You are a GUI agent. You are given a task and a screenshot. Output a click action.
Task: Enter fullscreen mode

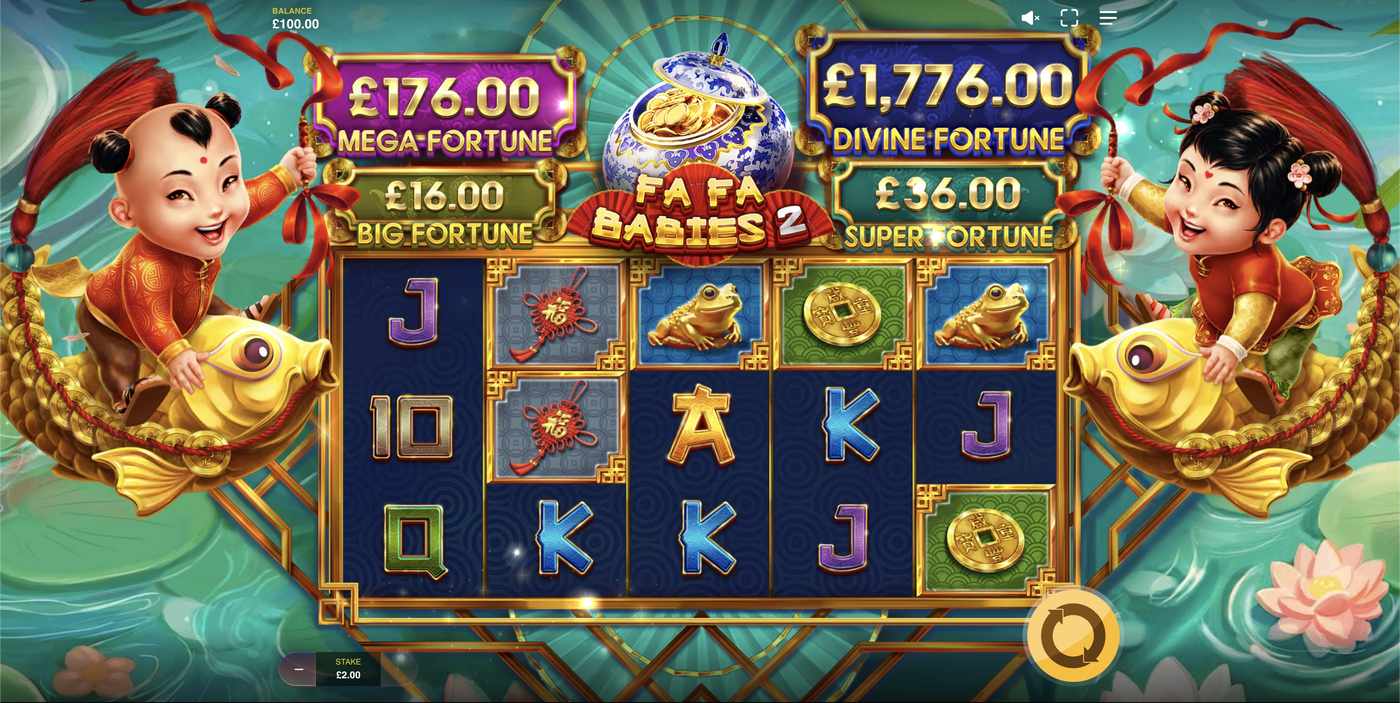coord(1069,18)
